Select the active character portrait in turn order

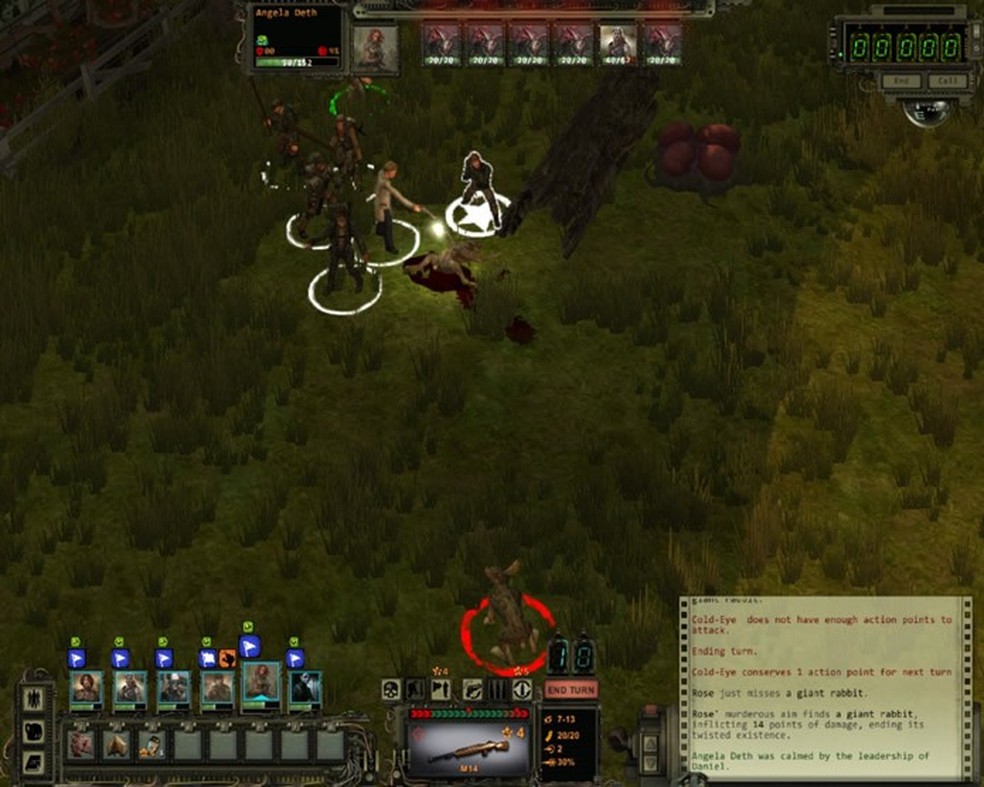pos(375,48)
